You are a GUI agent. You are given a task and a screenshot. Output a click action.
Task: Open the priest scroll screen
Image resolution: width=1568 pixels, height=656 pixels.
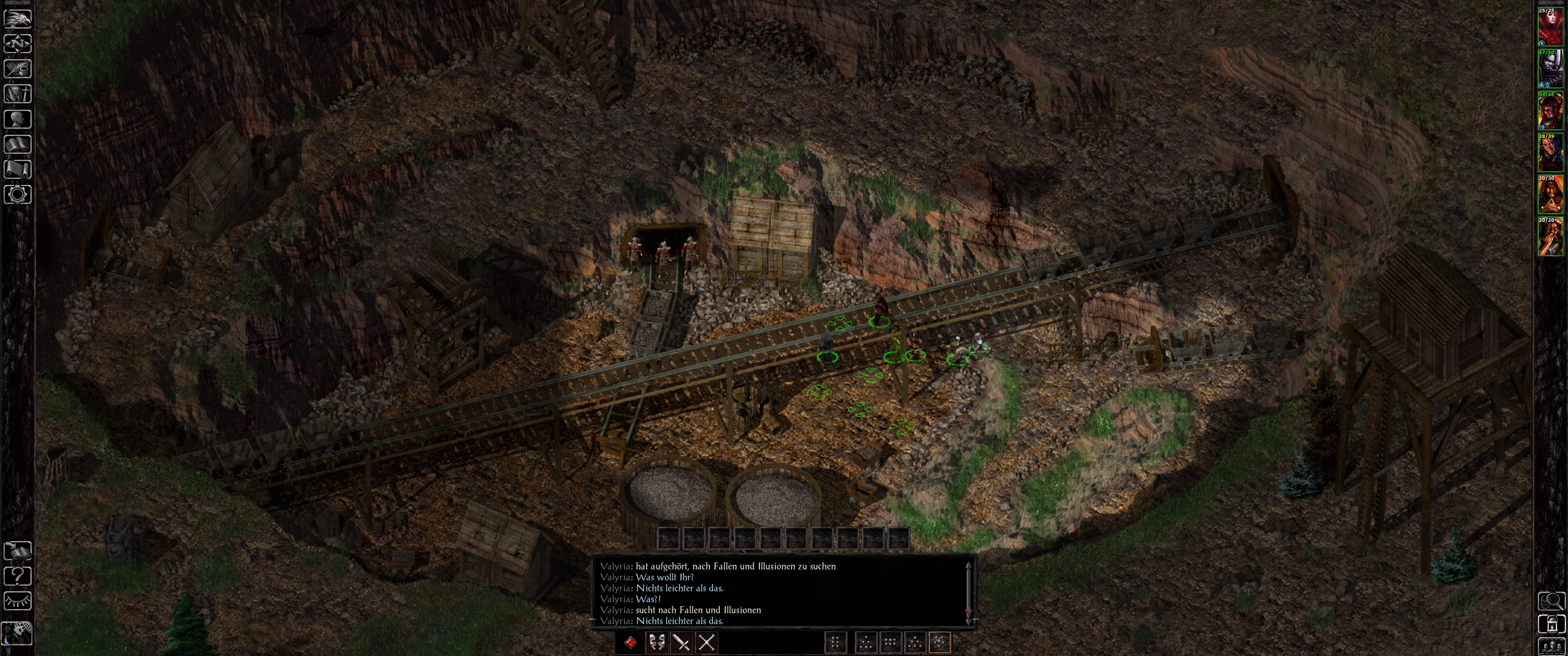tap(18, 169)
